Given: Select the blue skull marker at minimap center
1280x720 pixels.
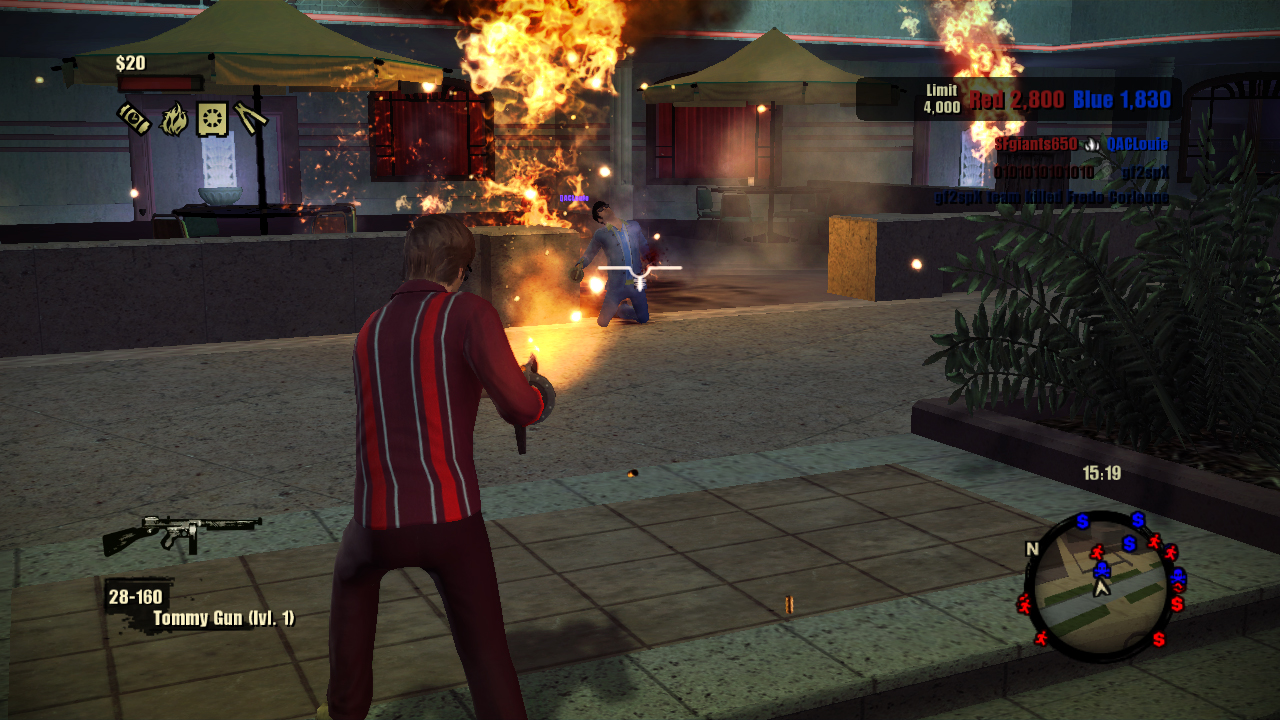Looking at the screenshot, I should coord(1101,569).
